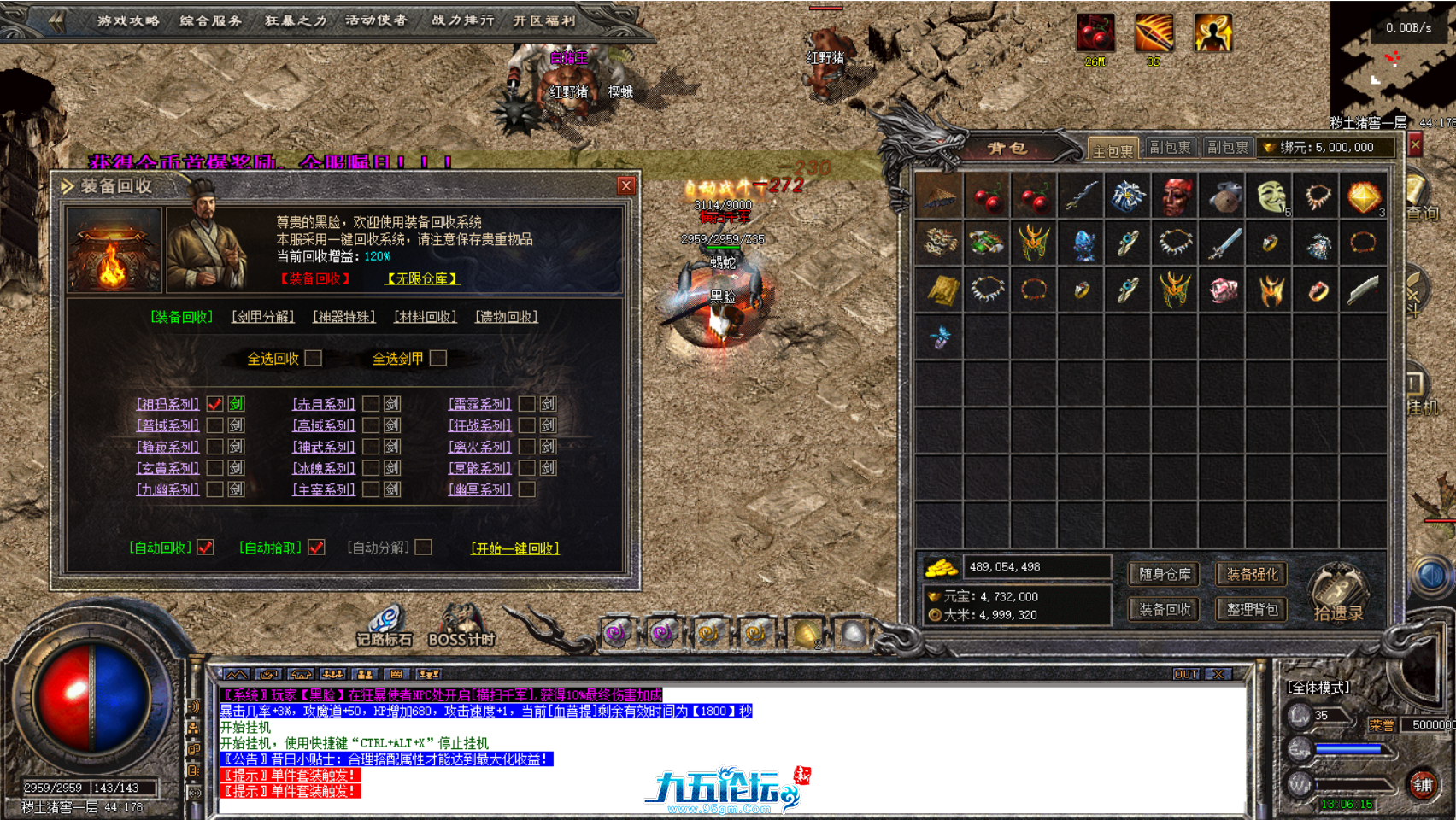Click the trade chat icon in chat toolbar
Image resolution: width=1456 pixels, height=820 pixels.
click(270, 674)
